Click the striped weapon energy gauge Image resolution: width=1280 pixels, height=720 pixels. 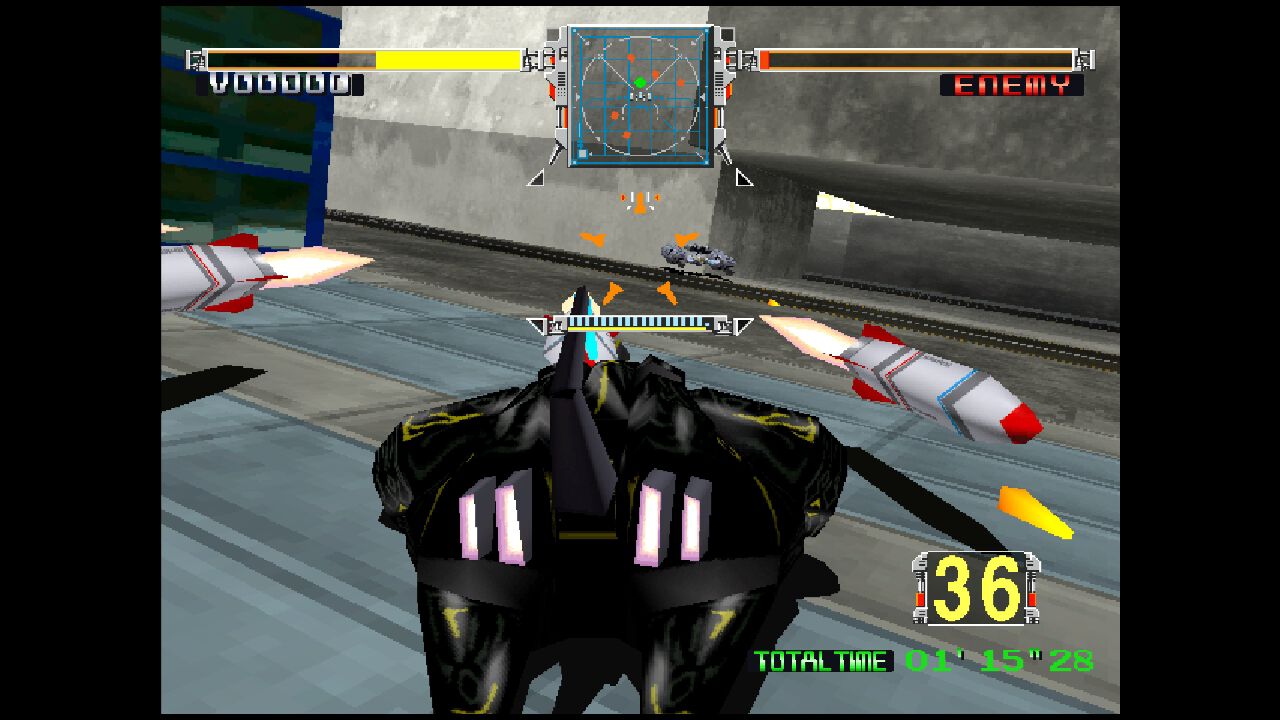point(635,325)
